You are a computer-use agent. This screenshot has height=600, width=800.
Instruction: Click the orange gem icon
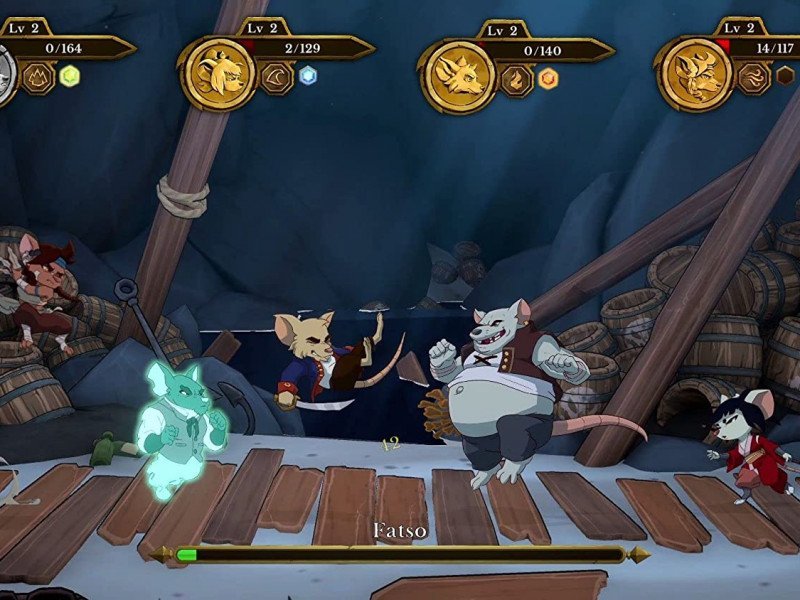tap(548, 77)
